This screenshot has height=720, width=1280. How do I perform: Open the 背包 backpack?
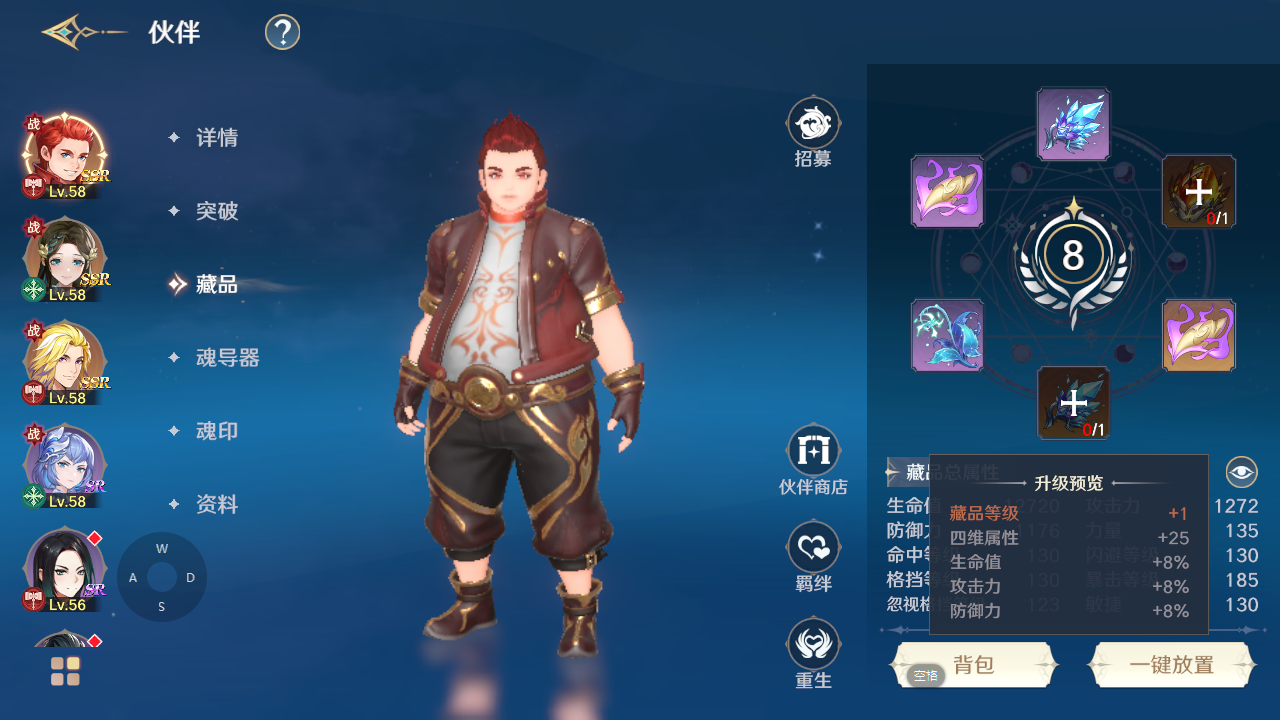click(974, 665)
